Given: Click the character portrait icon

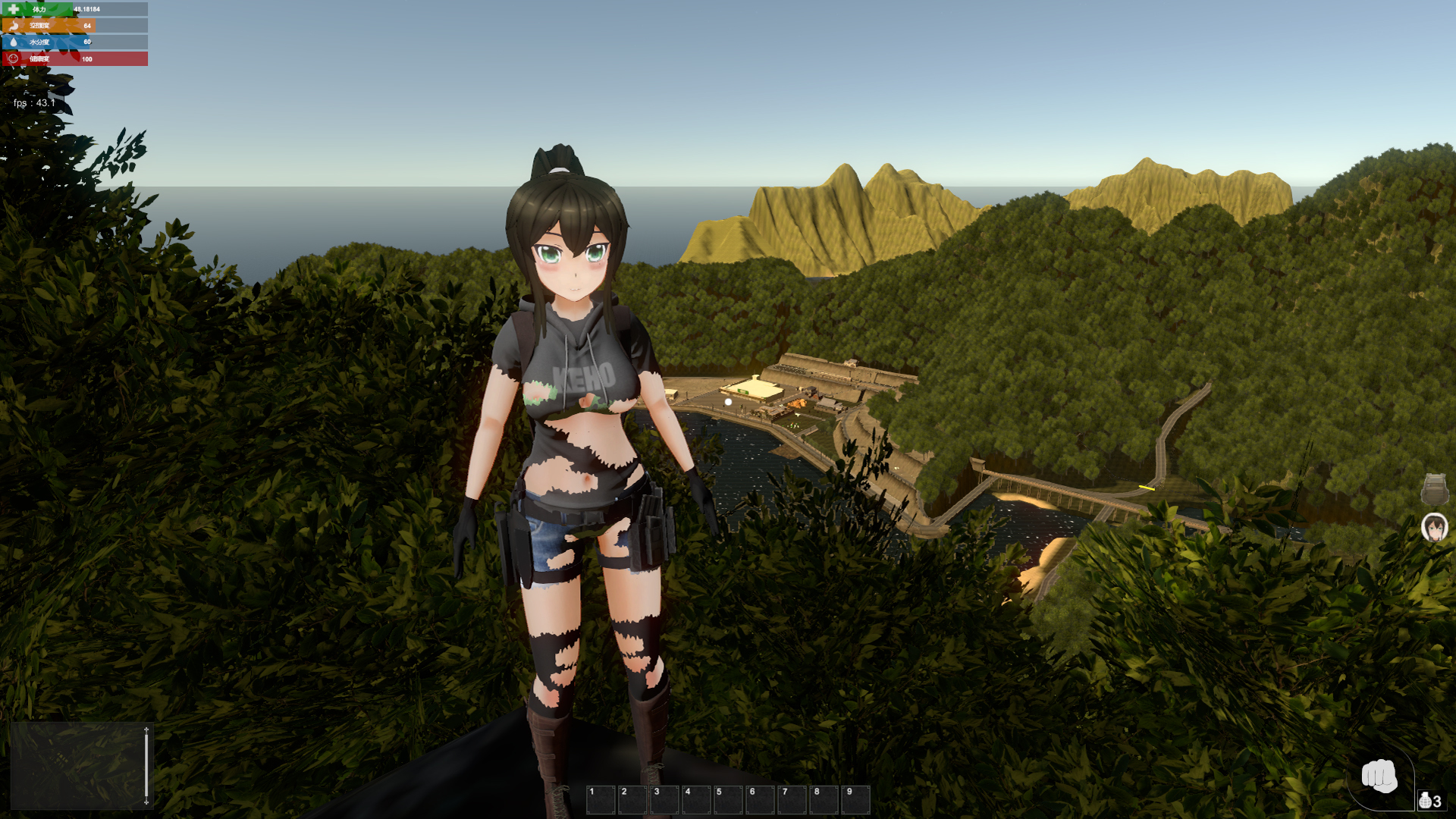Looking at the screenshot, I should 1434,527.
